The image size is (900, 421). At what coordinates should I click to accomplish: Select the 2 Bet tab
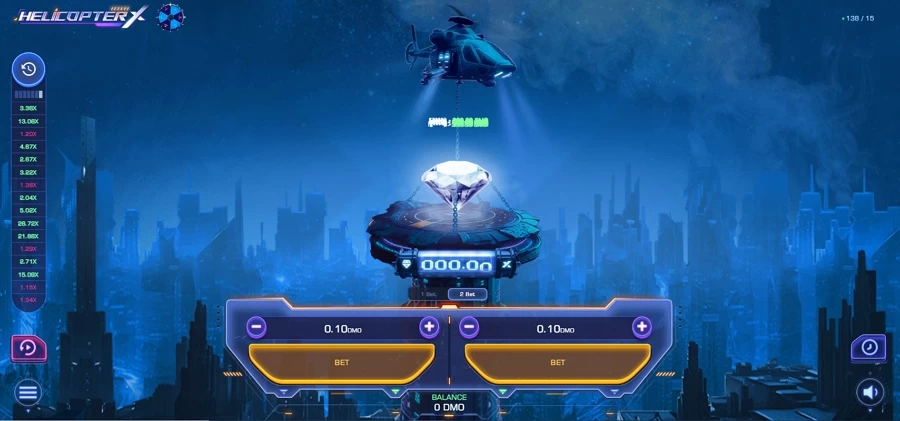pos(467,294)
